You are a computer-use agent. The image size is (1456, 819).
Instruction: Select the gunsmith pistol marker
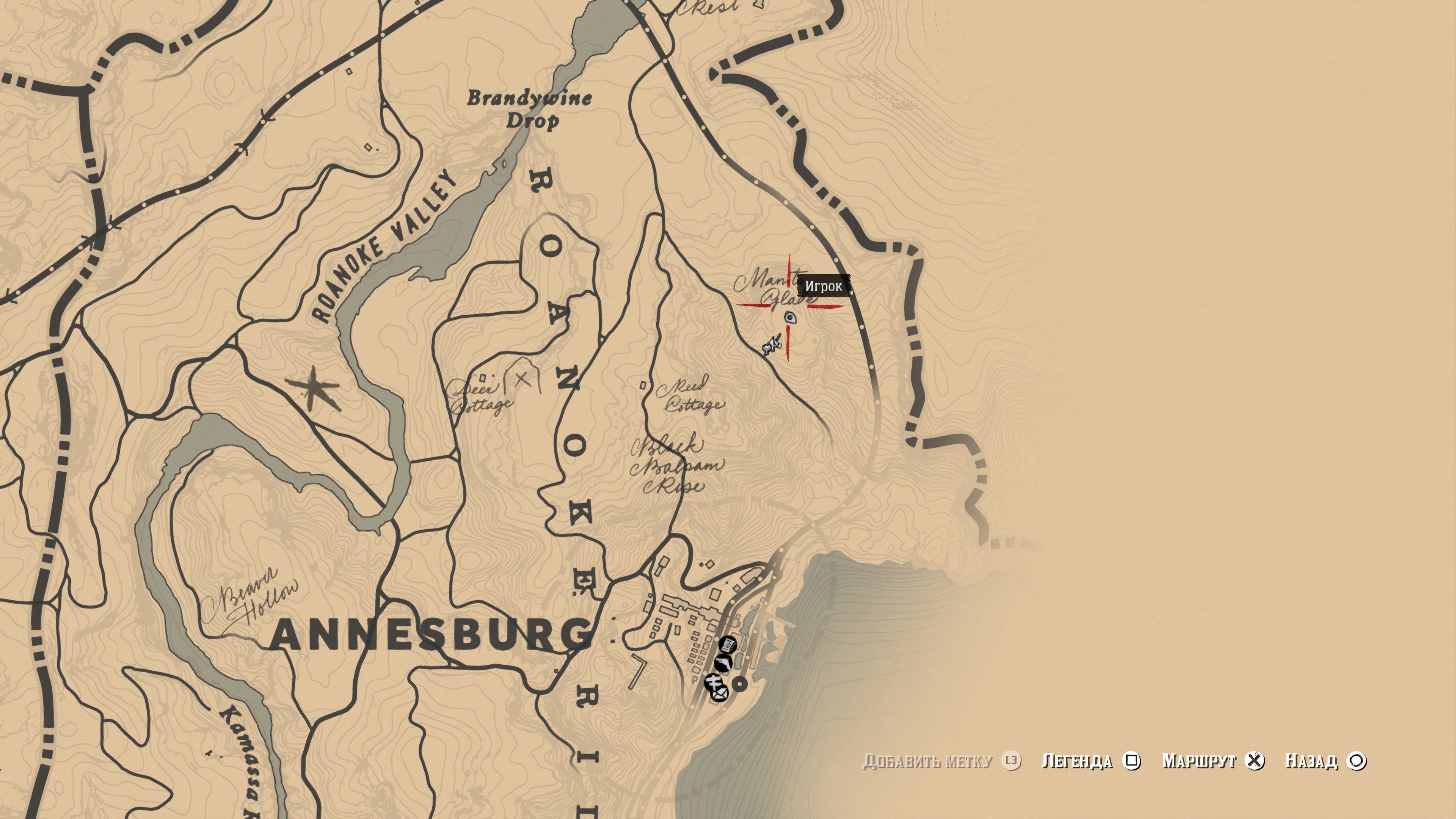(x=723, y=662)
